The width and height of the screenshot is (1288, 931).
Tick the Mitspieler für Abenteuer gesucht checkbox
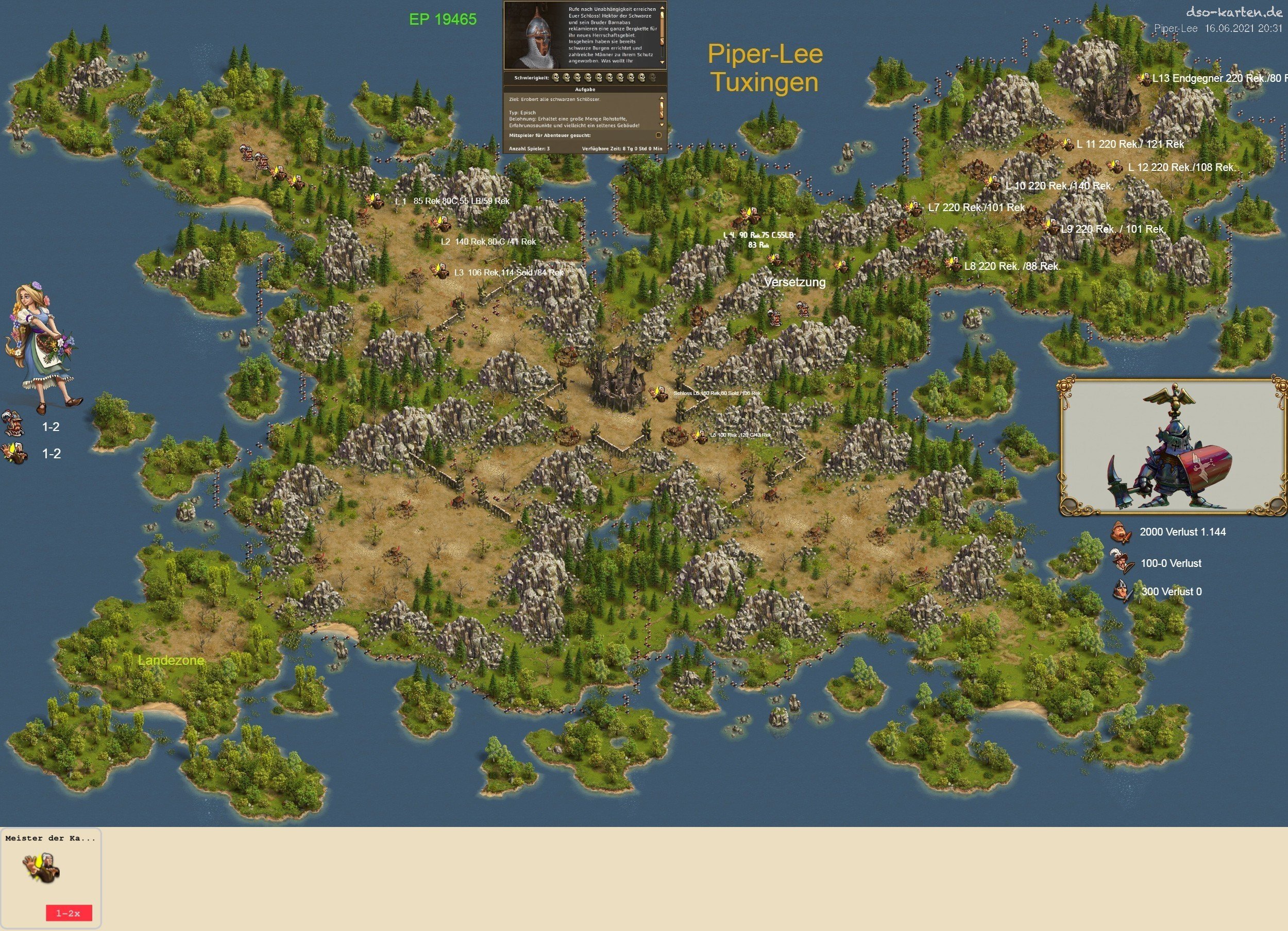coord(658,135)
